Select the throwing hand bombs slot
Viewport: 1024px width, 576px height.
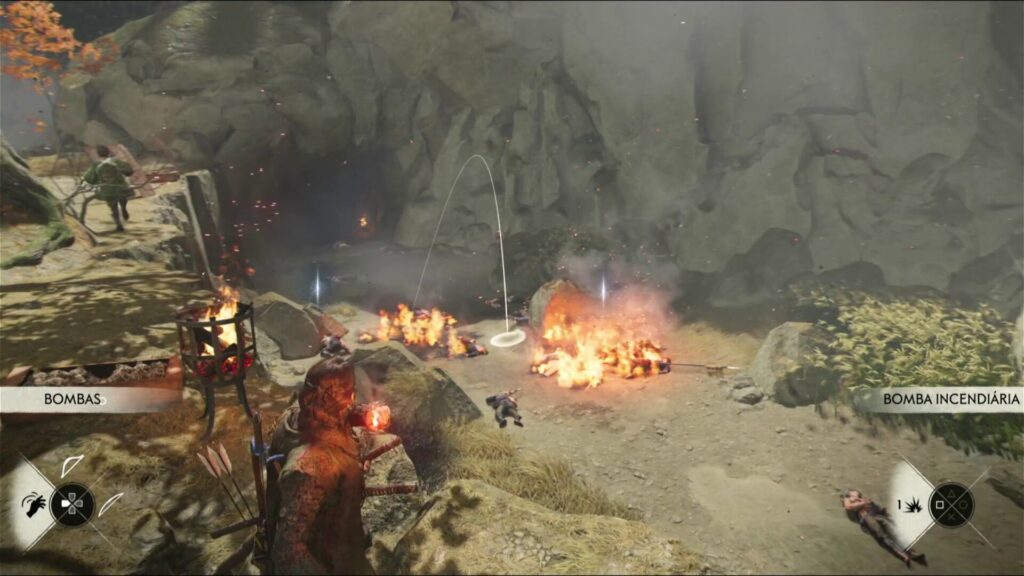click(34, 505)
